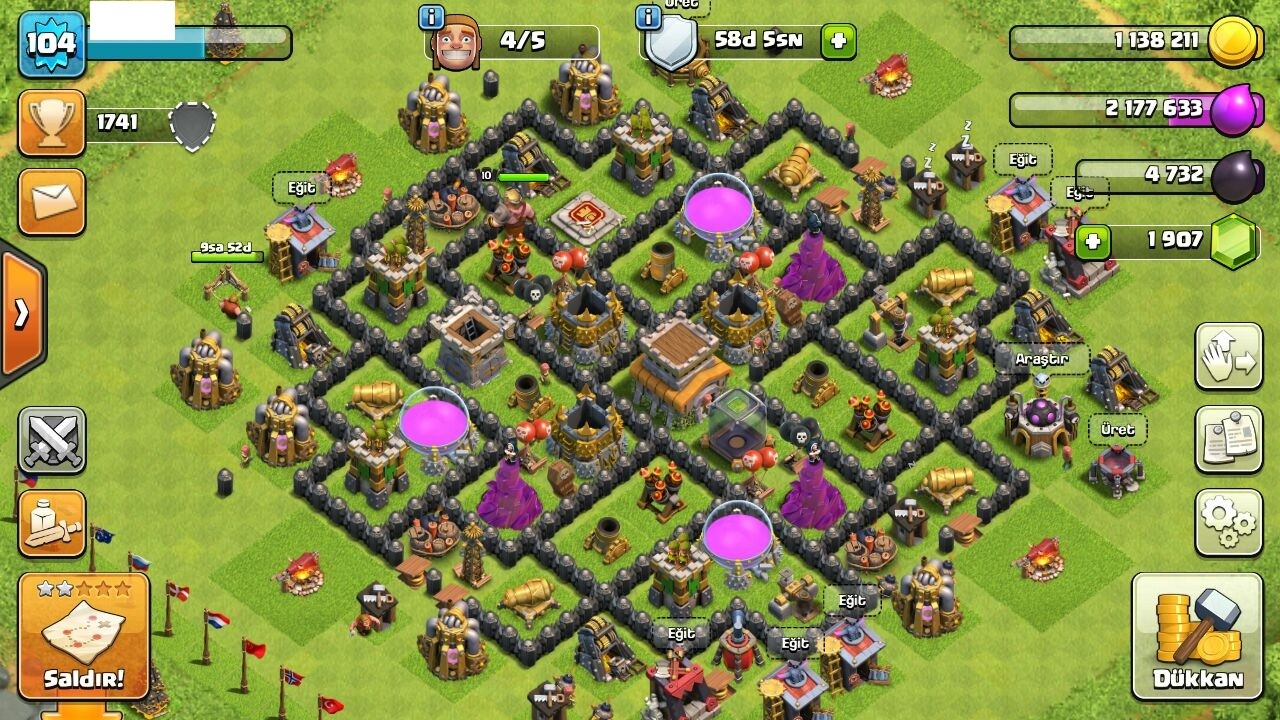Open the clipboard notes button
The width and height of the screenshot is (1280, 720).
(1228, 439)
